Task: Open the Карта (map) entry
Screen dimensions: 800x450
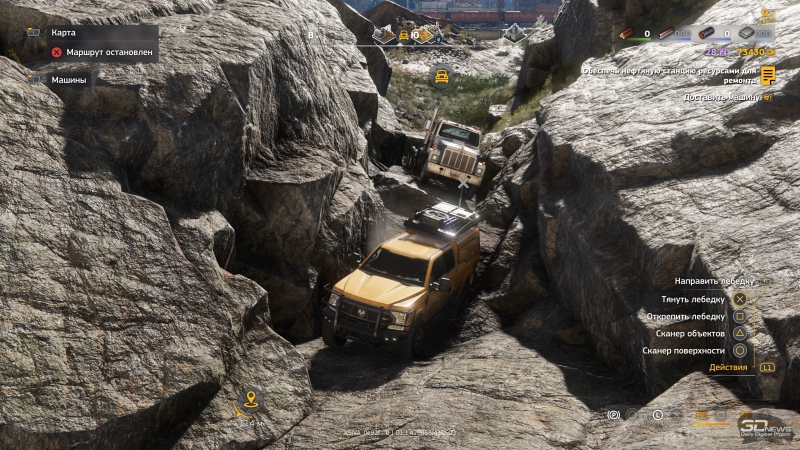Action: click(x=64, y=32)
